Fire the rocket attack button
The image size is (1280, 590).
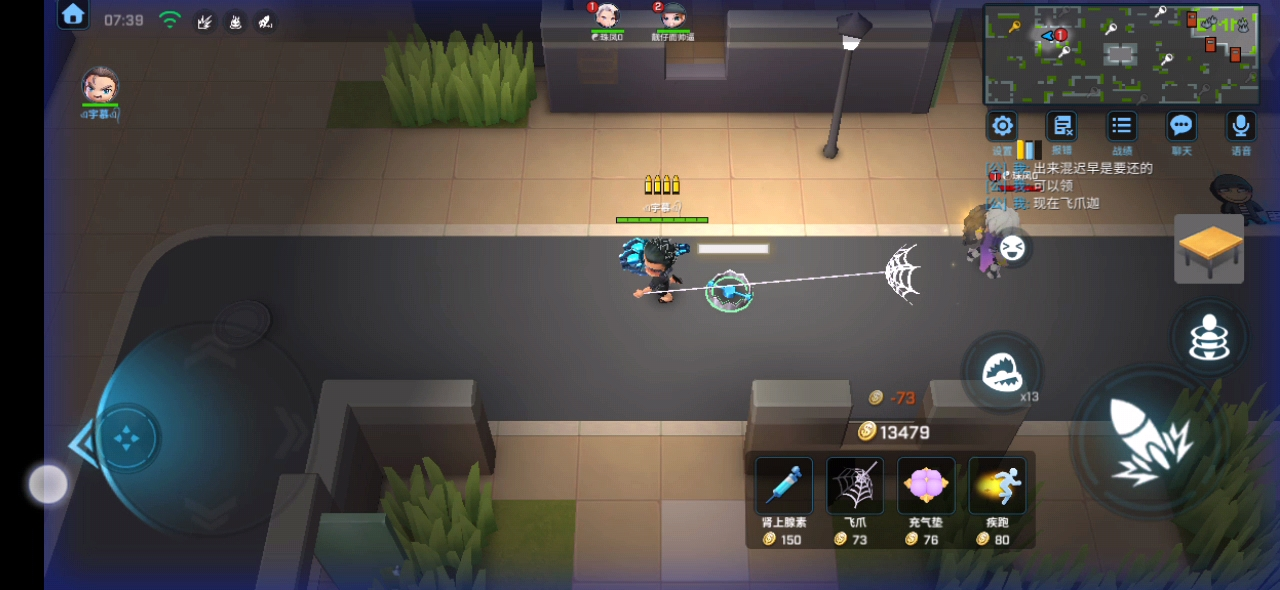[x=1146, y=441]
